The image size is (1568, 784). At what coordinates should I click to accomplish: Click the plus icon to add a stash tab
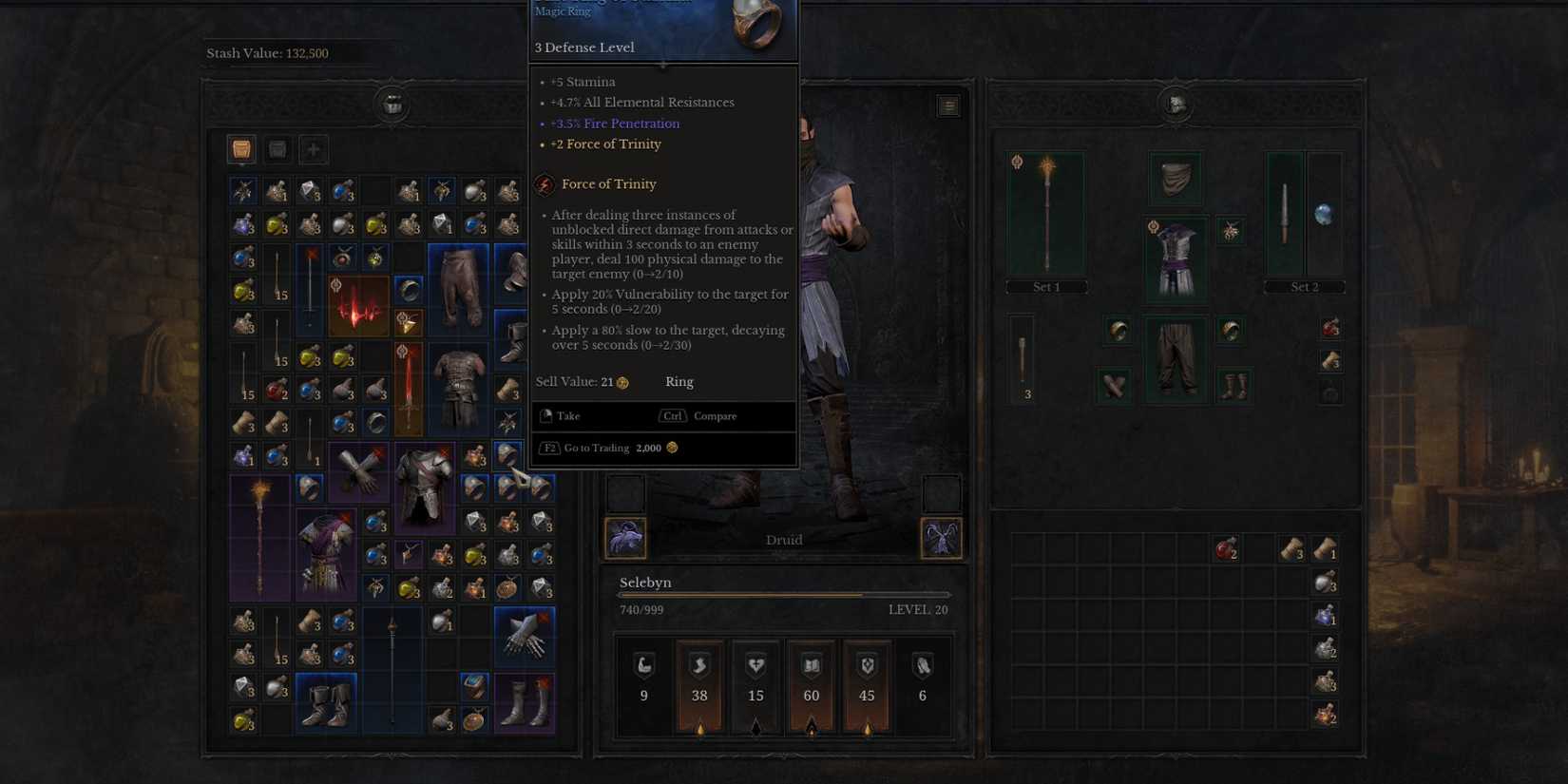[313, 148]
